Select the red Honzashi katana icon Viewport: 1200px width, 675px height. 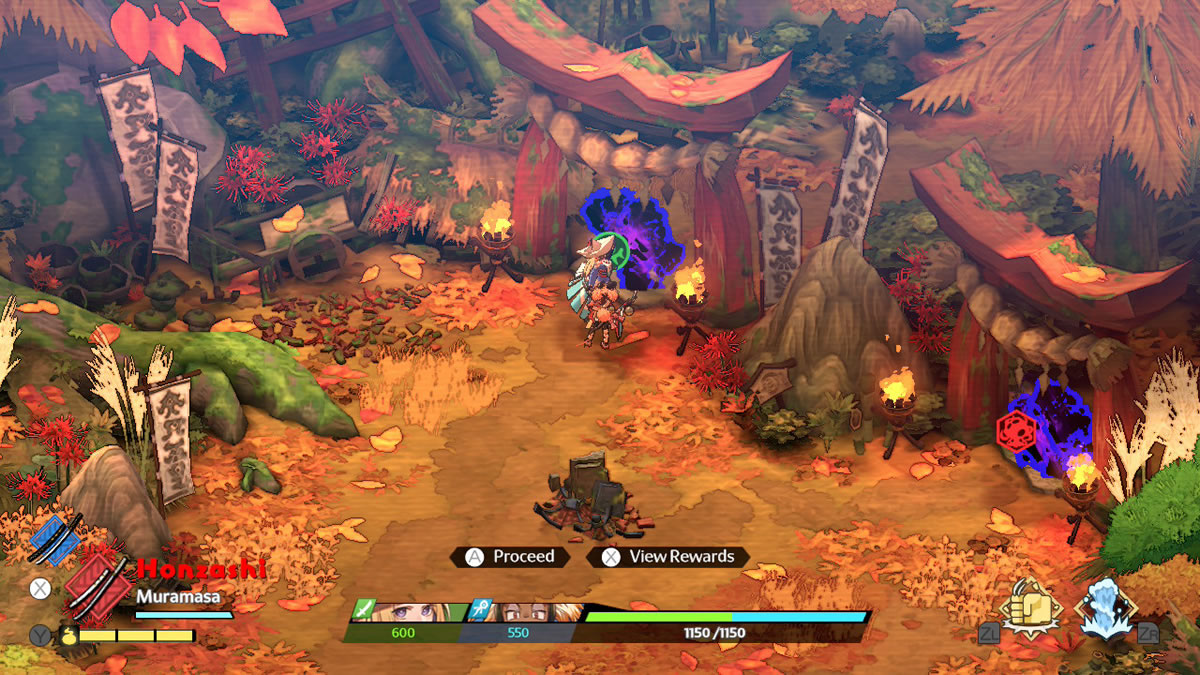click(98, 587)
